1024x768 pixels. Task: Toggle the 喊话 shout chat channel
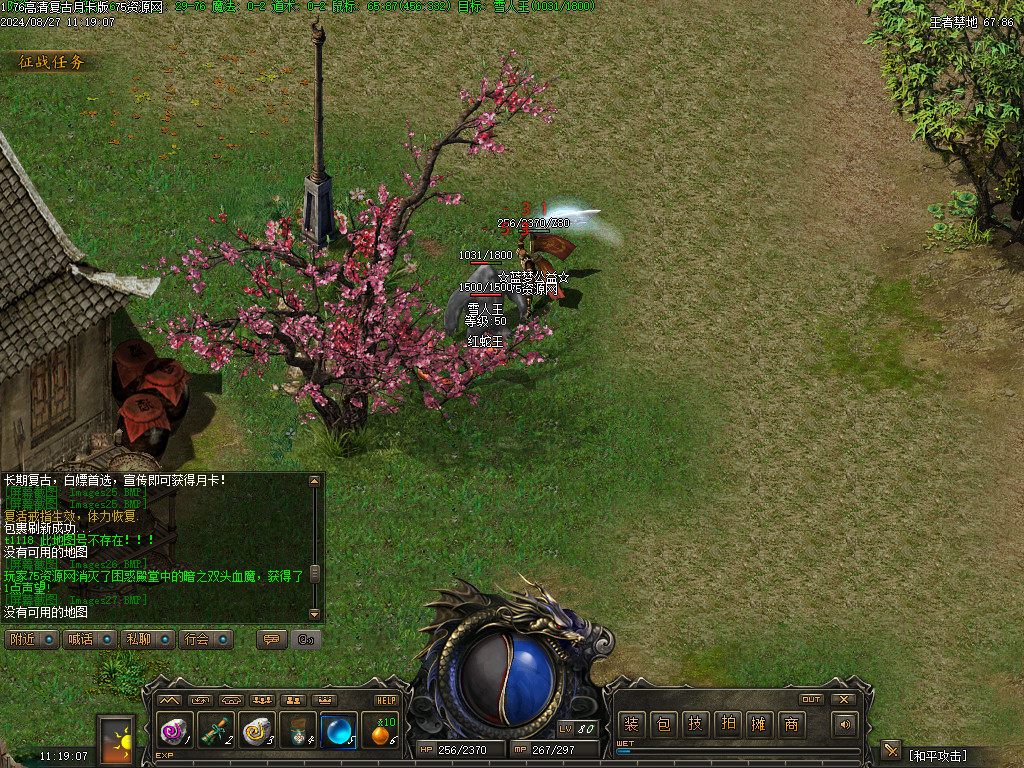click(90, 639)
